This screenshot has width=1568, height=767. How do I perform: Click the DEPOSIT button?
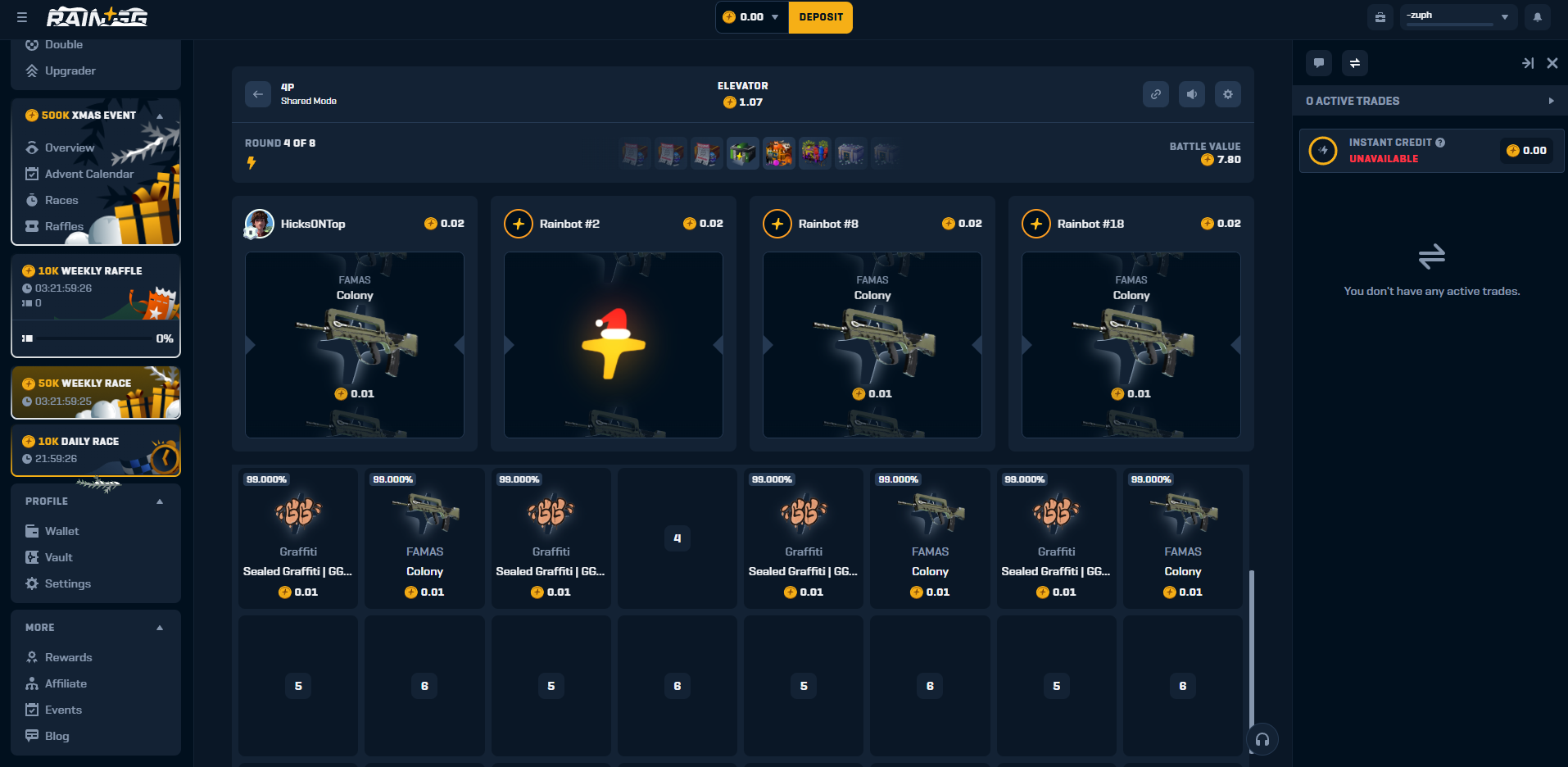click(820, 16)
